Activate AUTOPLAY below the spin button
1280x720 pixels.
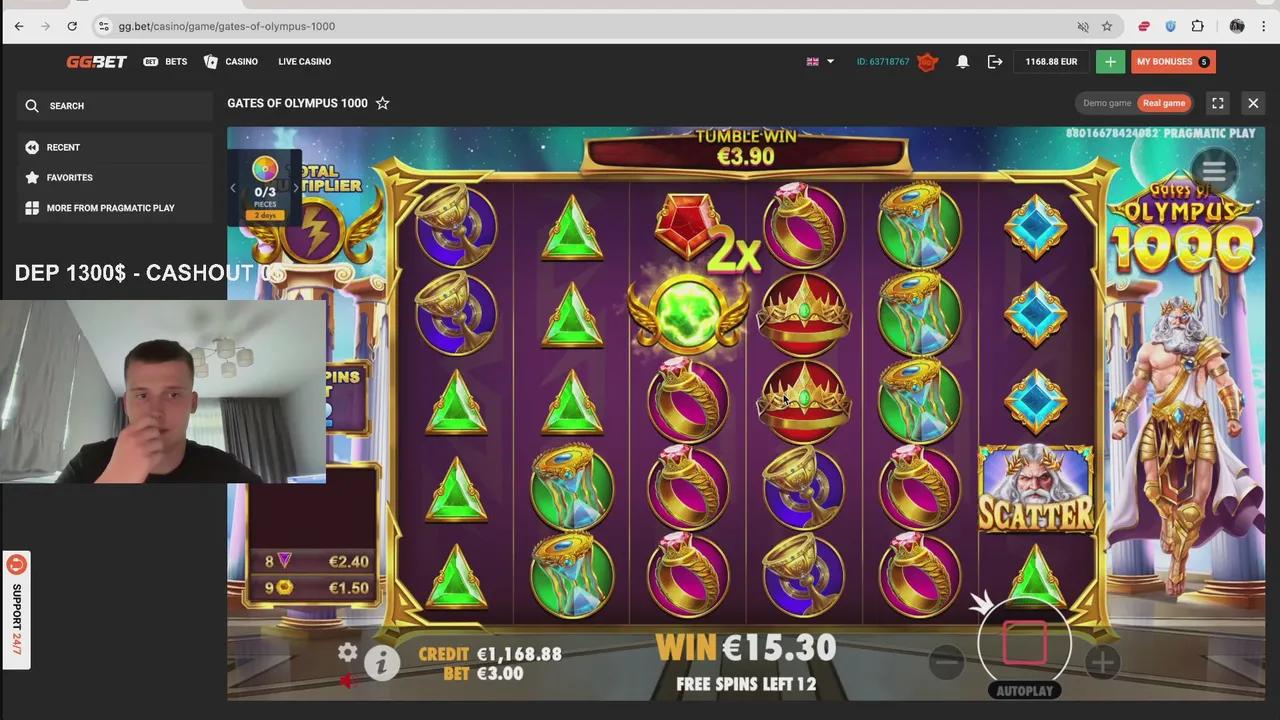click(x=1024, y=690)
